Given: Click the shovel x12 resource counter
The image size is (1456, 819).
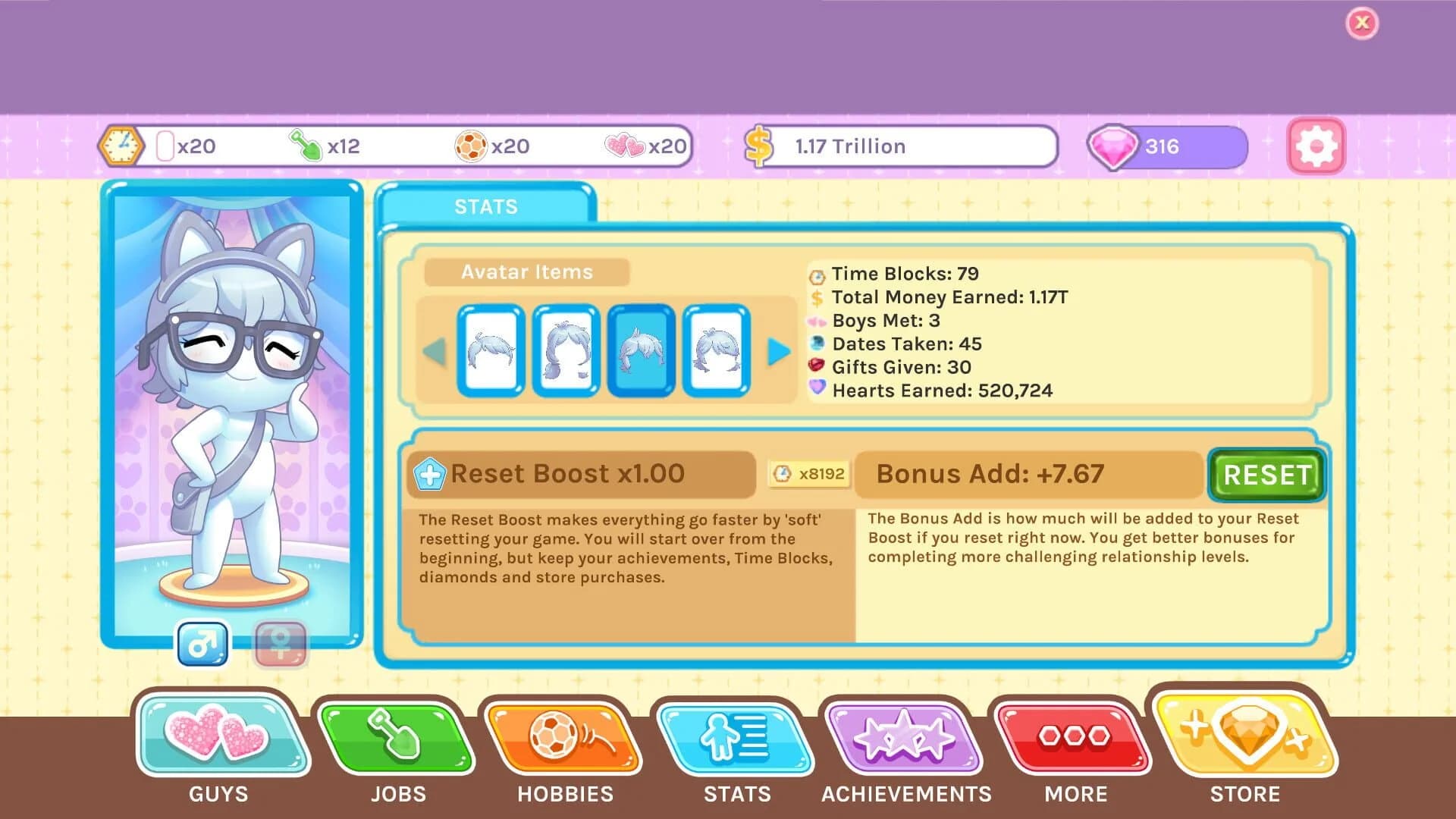Looking at the screenshot, I should click(x=322, y=146).
